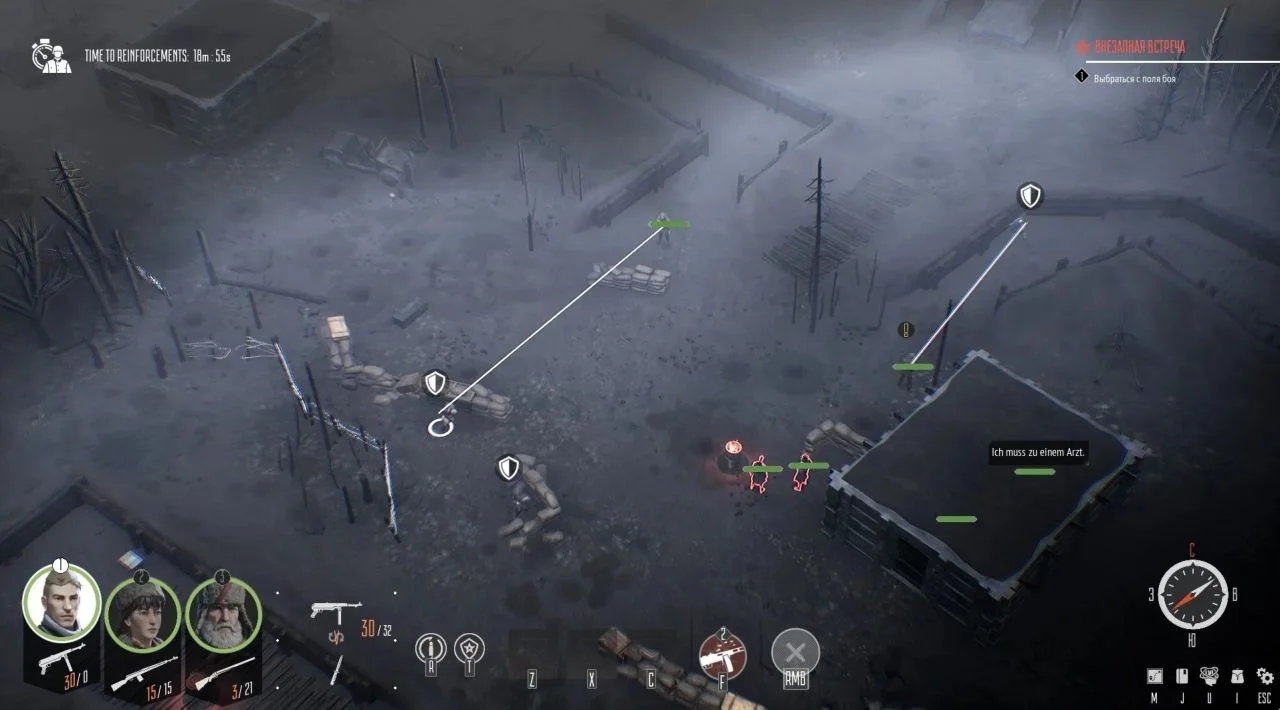Activate the bullet stance ability icon
The width and height of the screenshot is (1280, 710).
point(431,649)
